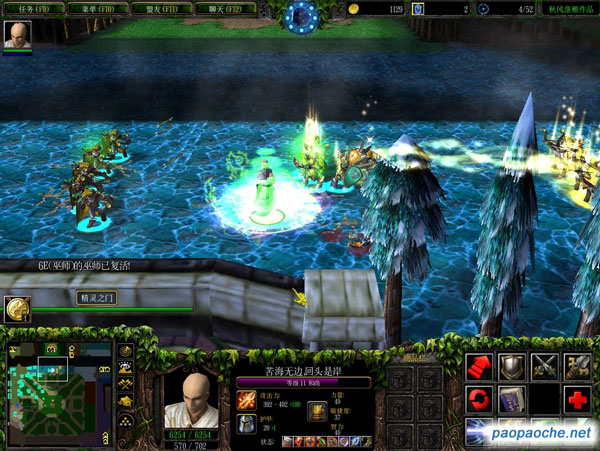The height and width of the screenshot is (451, 600).
Task: Activate the crossed swords Attack command
Action: click(x=545, y=366)
